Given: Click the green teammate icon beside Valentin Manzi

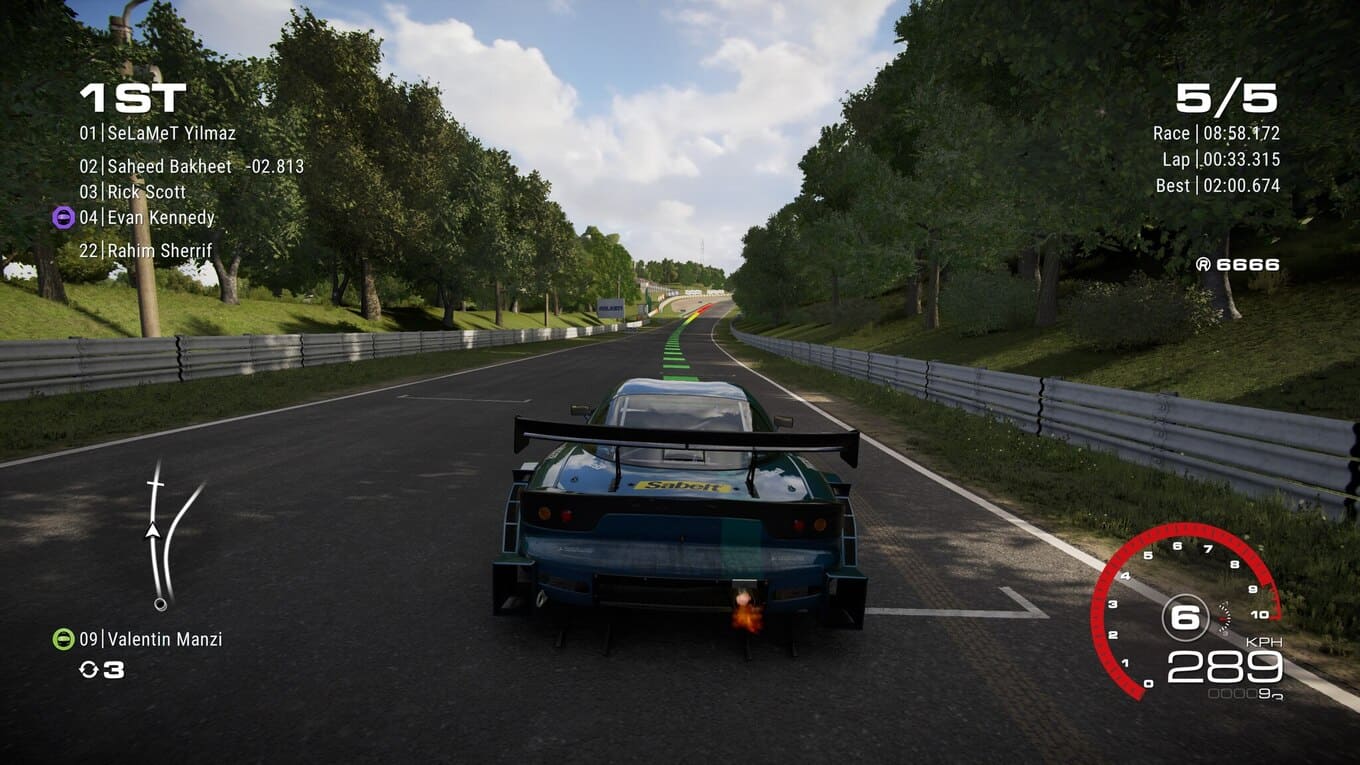Looking at the screenshot, I should pos(63,639).
